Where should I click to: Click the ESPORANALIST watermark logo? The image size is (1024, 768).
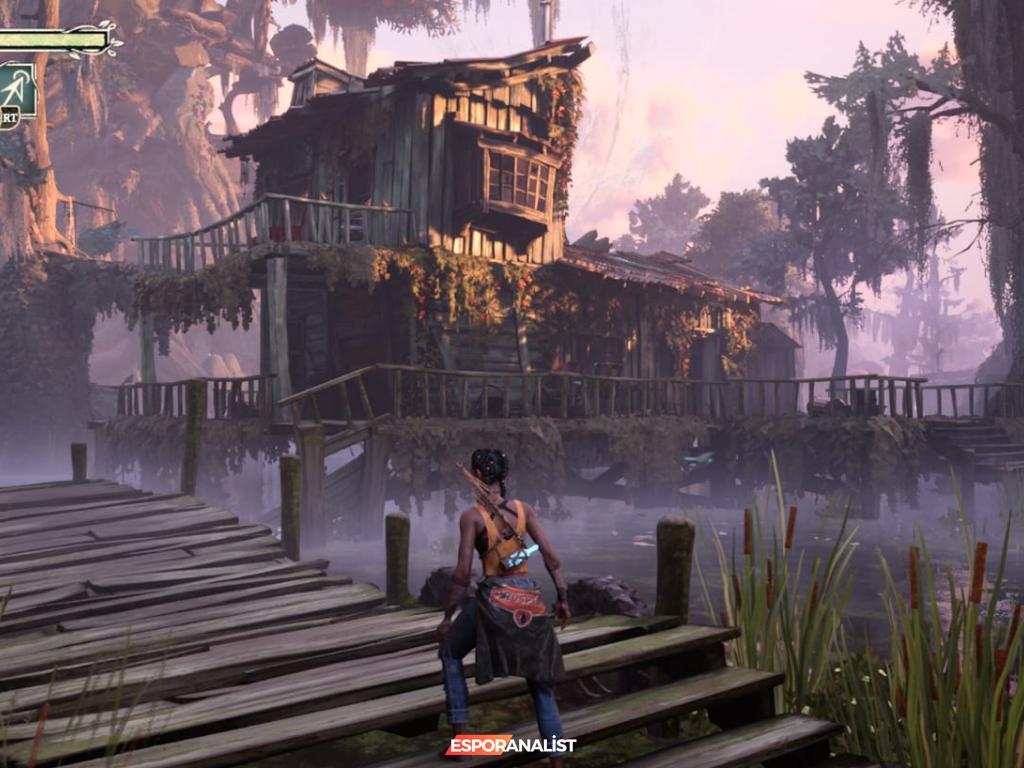[511, 744]
